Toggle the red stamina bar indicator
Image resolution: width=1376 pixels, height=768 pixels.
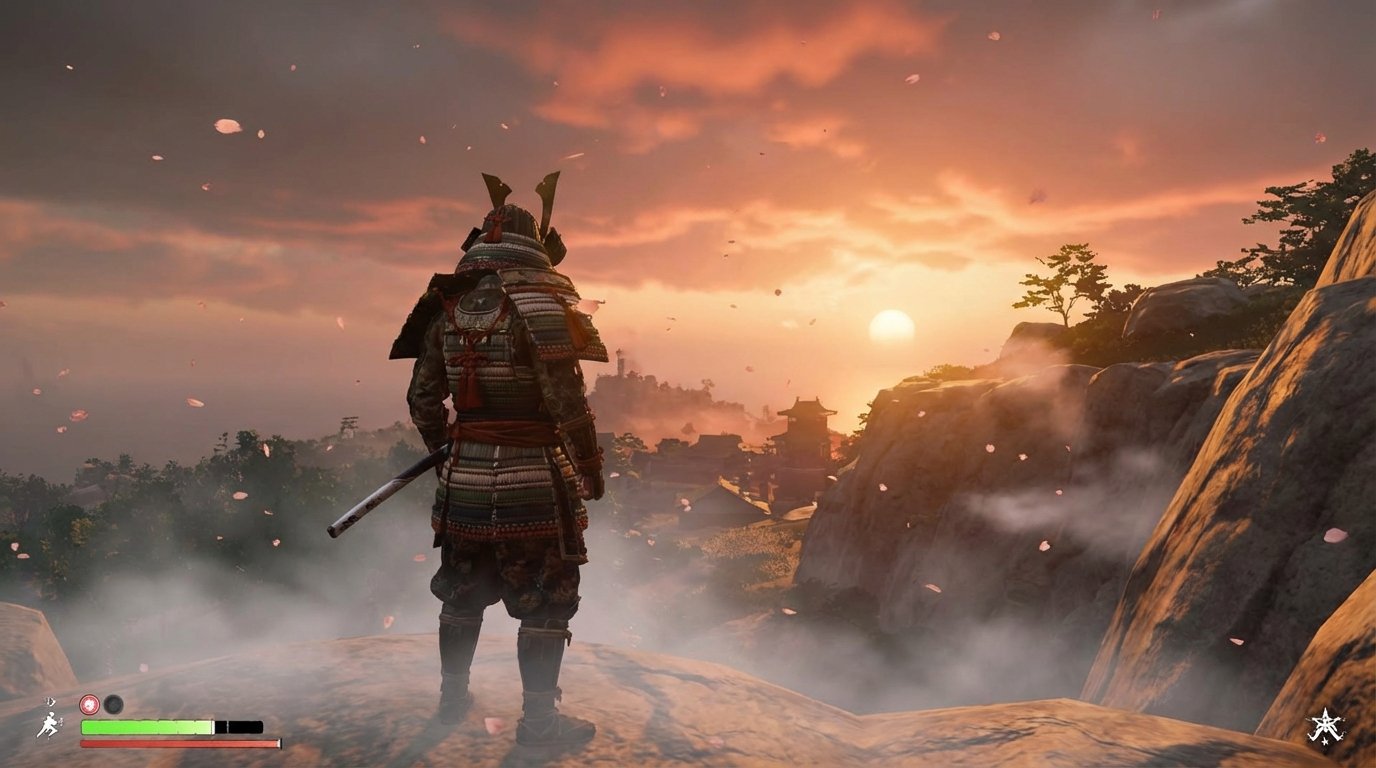click(x=180, y=743)
